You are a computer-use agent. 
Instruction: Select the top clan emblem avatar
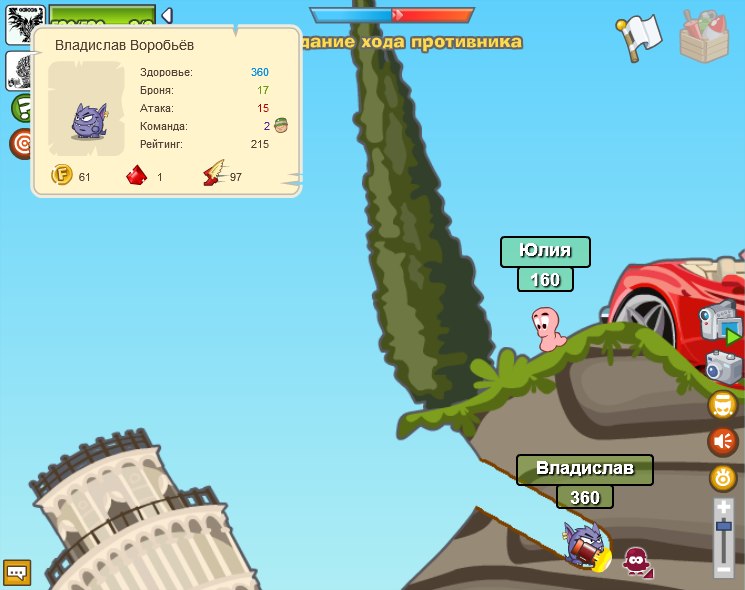point(24,23)
